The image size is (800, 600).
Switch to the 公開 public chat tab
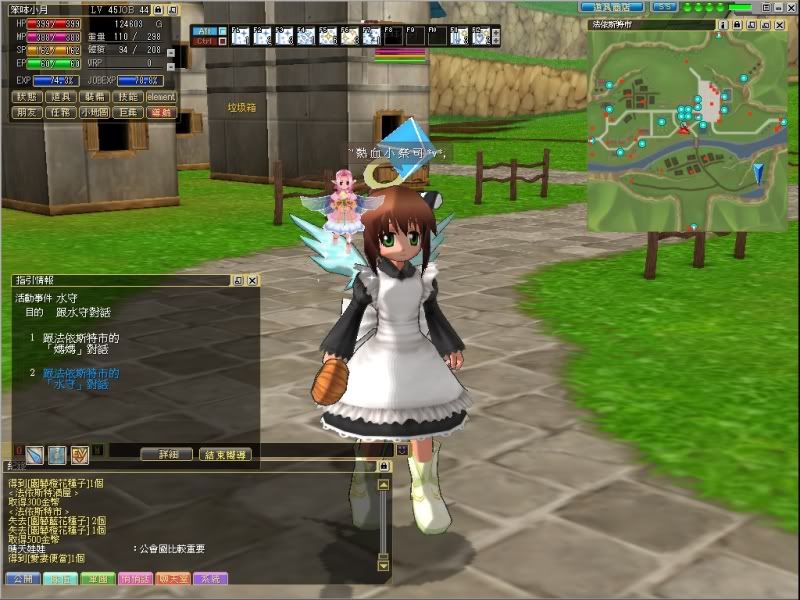pos(22,579)
